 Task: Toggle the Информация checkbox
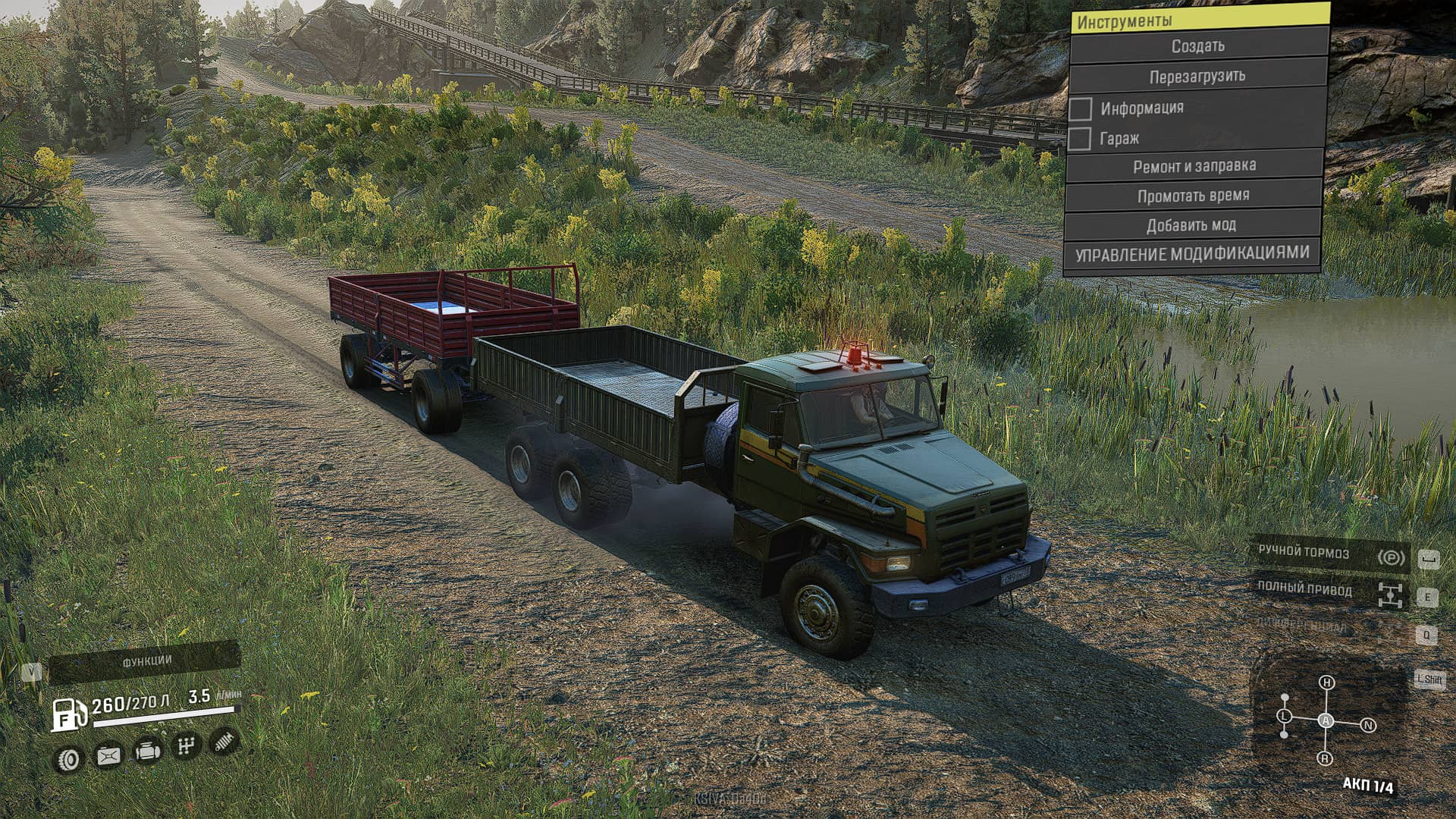coord(1081,109)
